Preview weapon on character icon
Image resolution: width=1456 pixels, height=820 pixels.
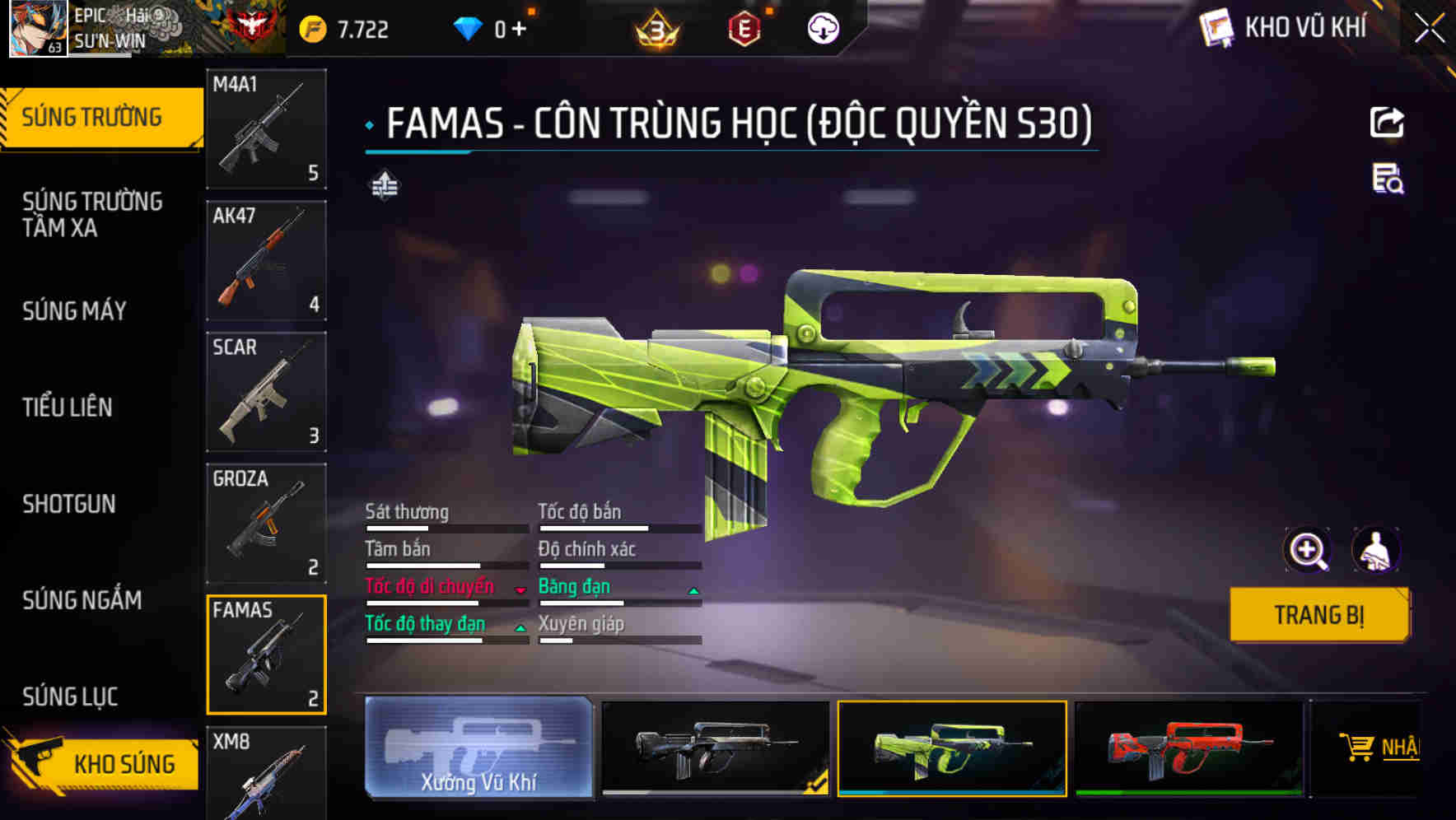[1375, 550]
